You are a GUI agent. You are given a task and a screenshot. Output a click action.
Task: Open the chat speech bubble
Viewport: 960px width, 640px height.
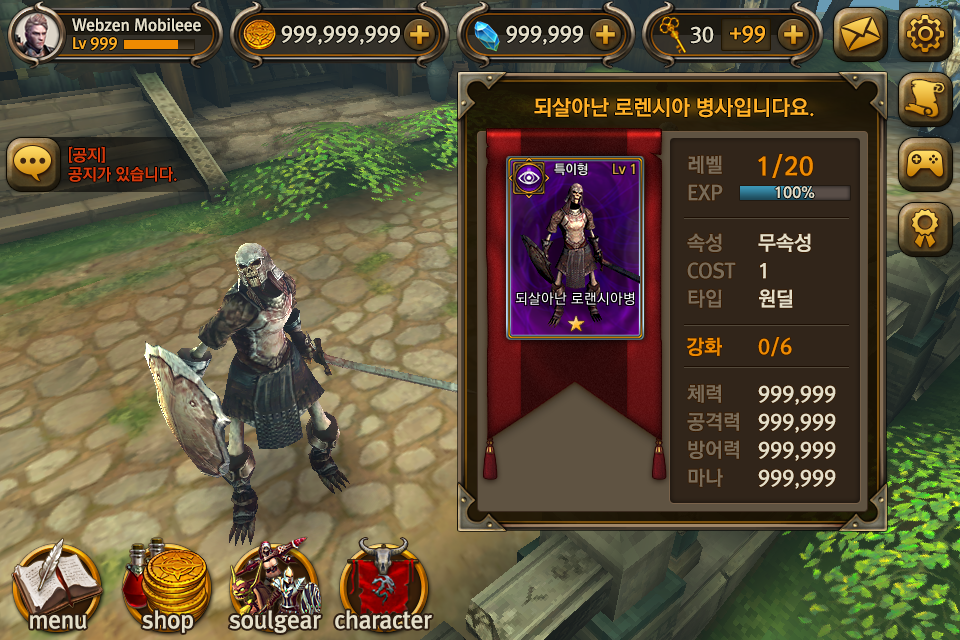click(33, 164)
